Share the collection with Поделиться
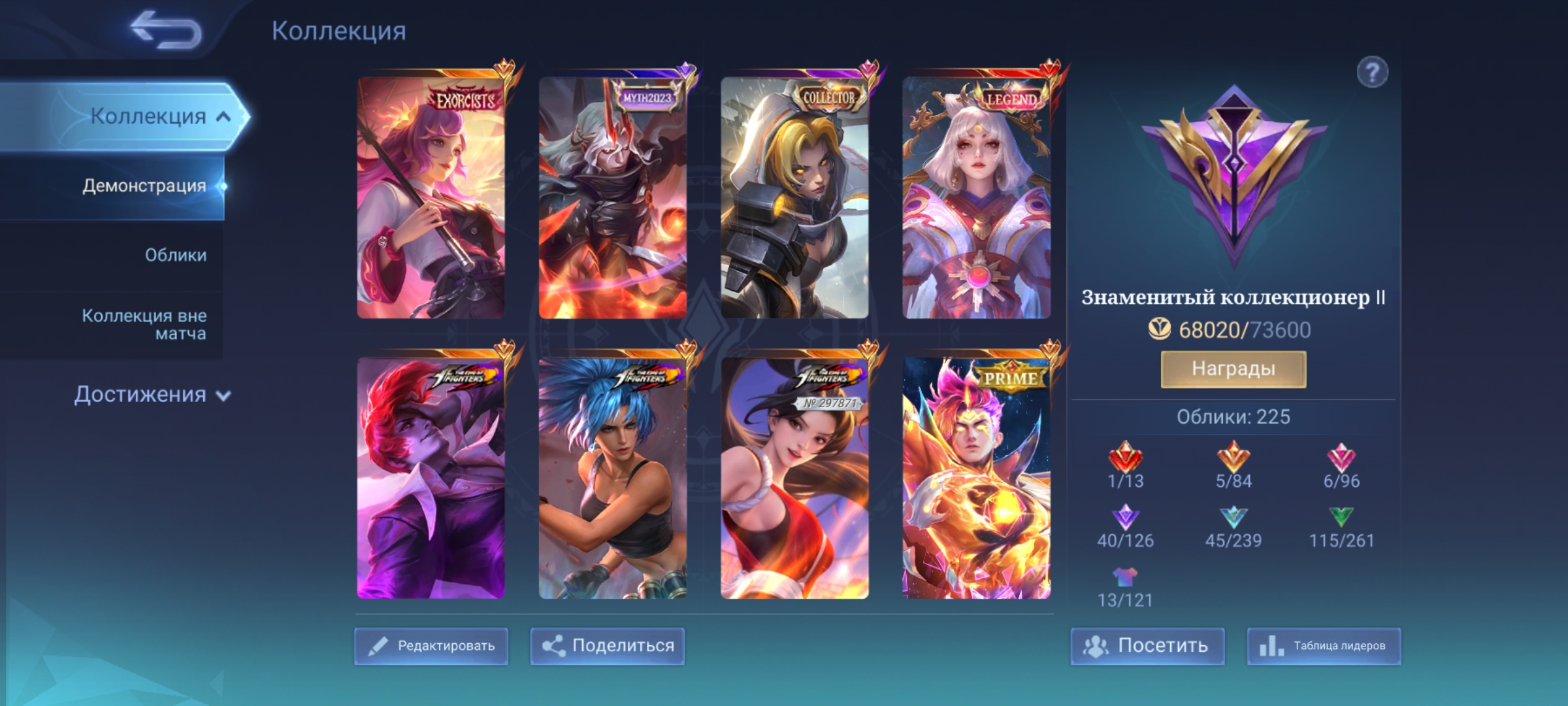Image resolution: width=1568 pixels, height=706 pixels. coord(608,646)
